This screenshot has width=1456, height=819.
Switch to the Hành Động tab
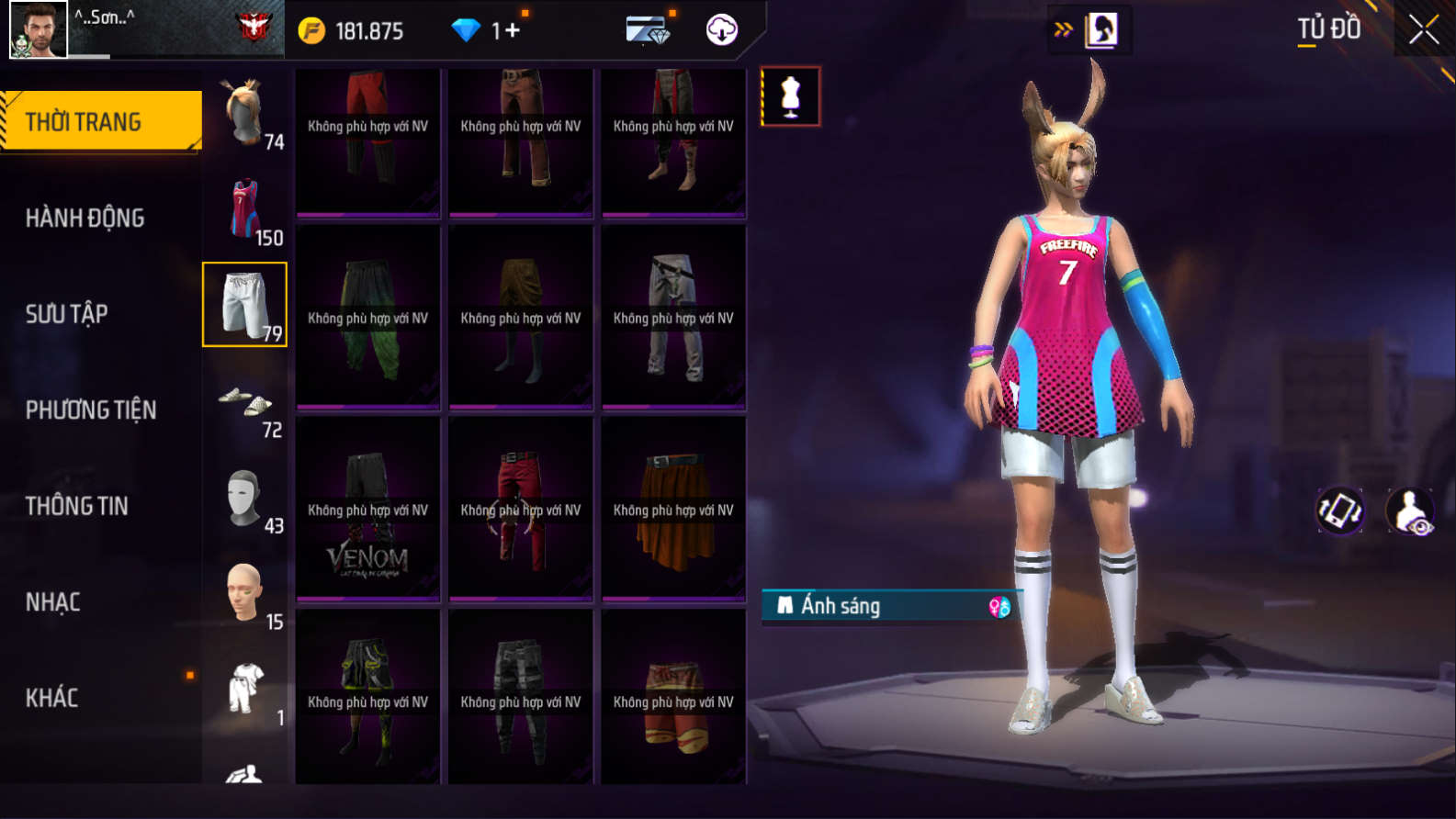(85, 218)
